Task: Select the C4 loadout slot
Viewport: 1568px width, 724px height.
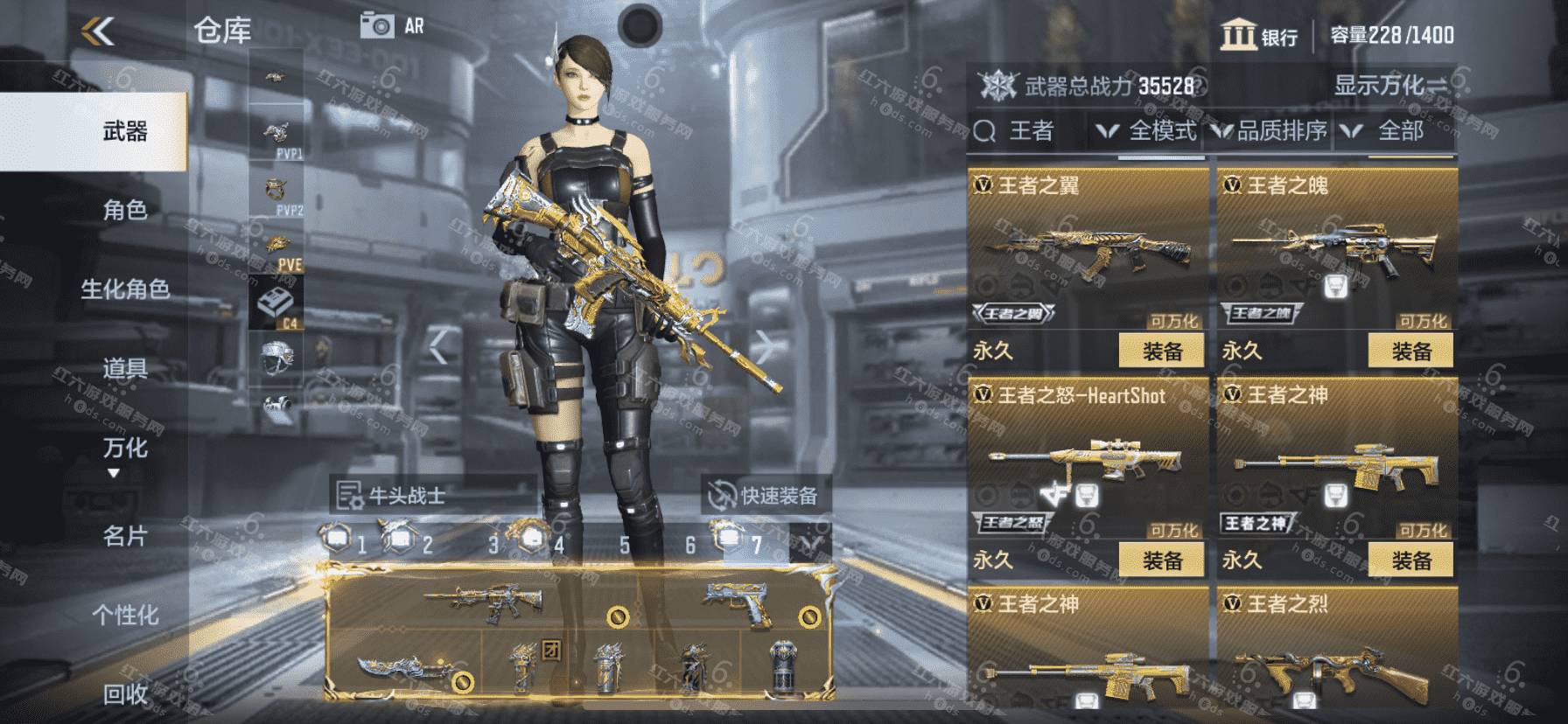Action: [x=276, y=305]
